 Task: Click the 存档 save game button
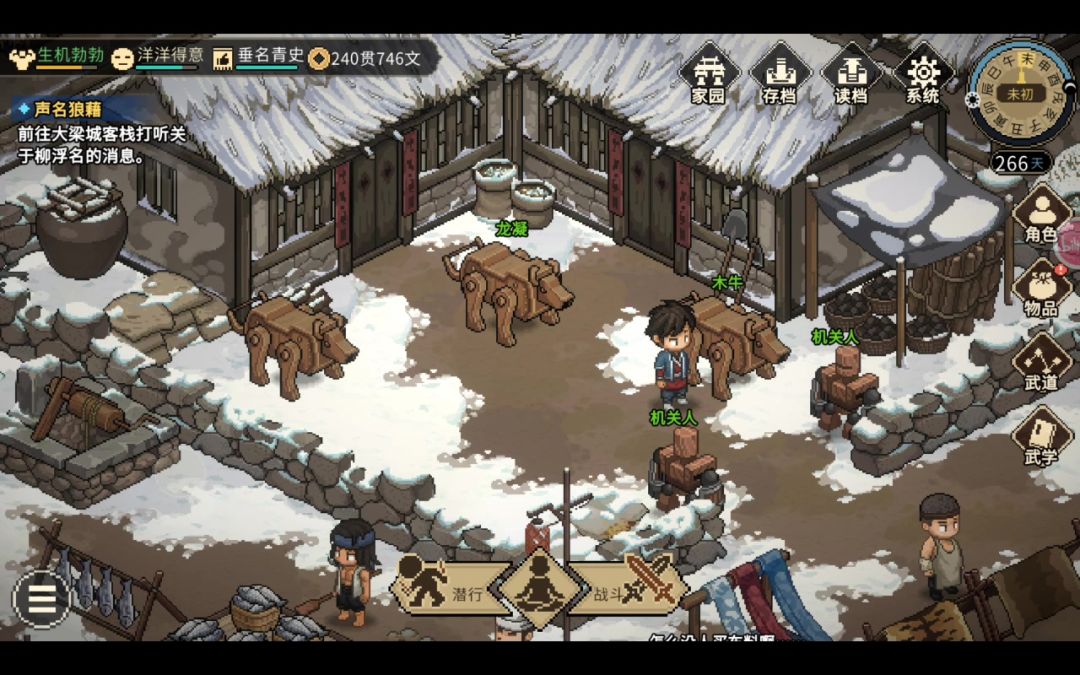click(779, 73)
